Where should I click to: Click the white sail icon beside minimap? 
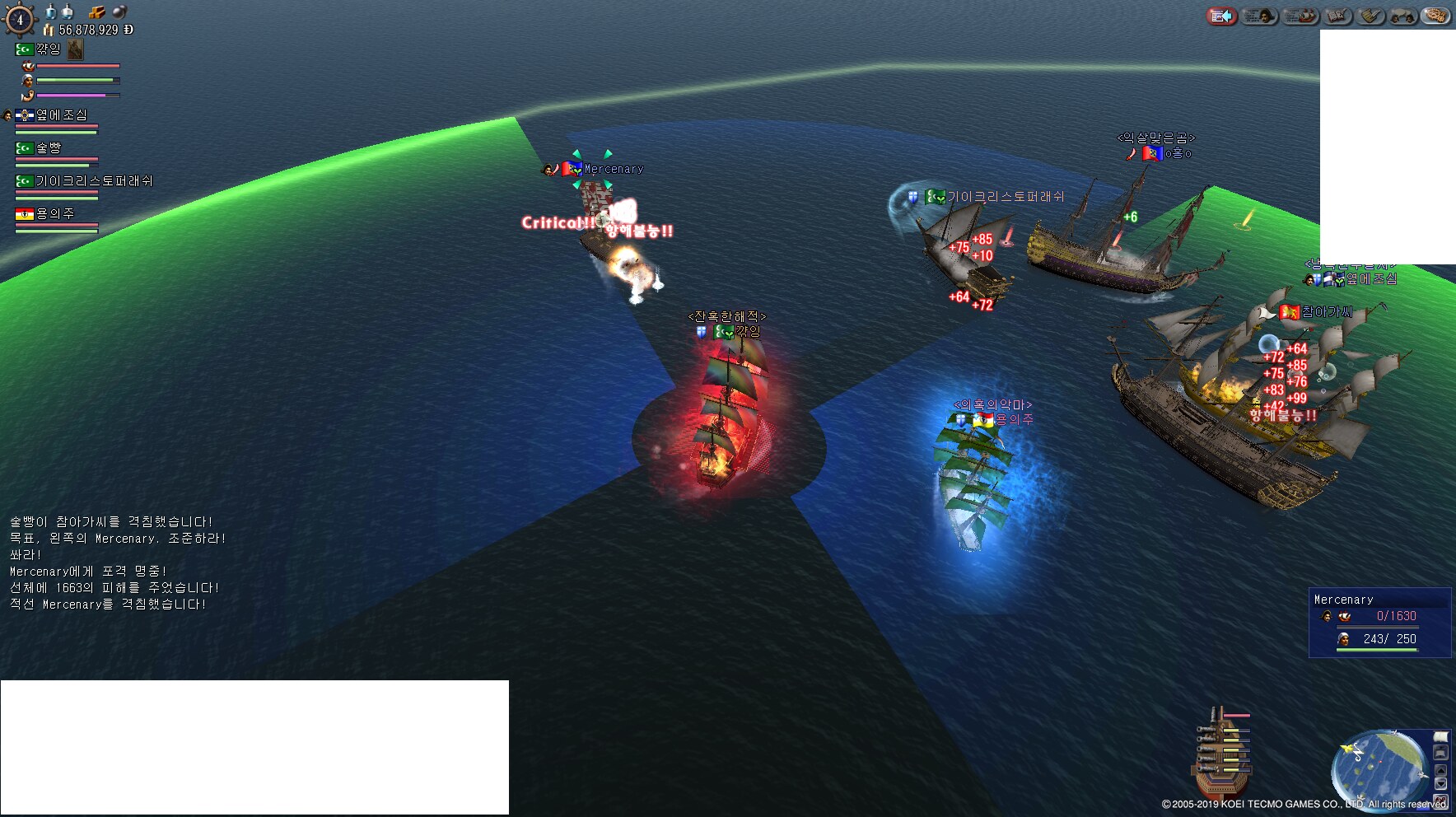pyautogui.click(x=1441, y=737)
